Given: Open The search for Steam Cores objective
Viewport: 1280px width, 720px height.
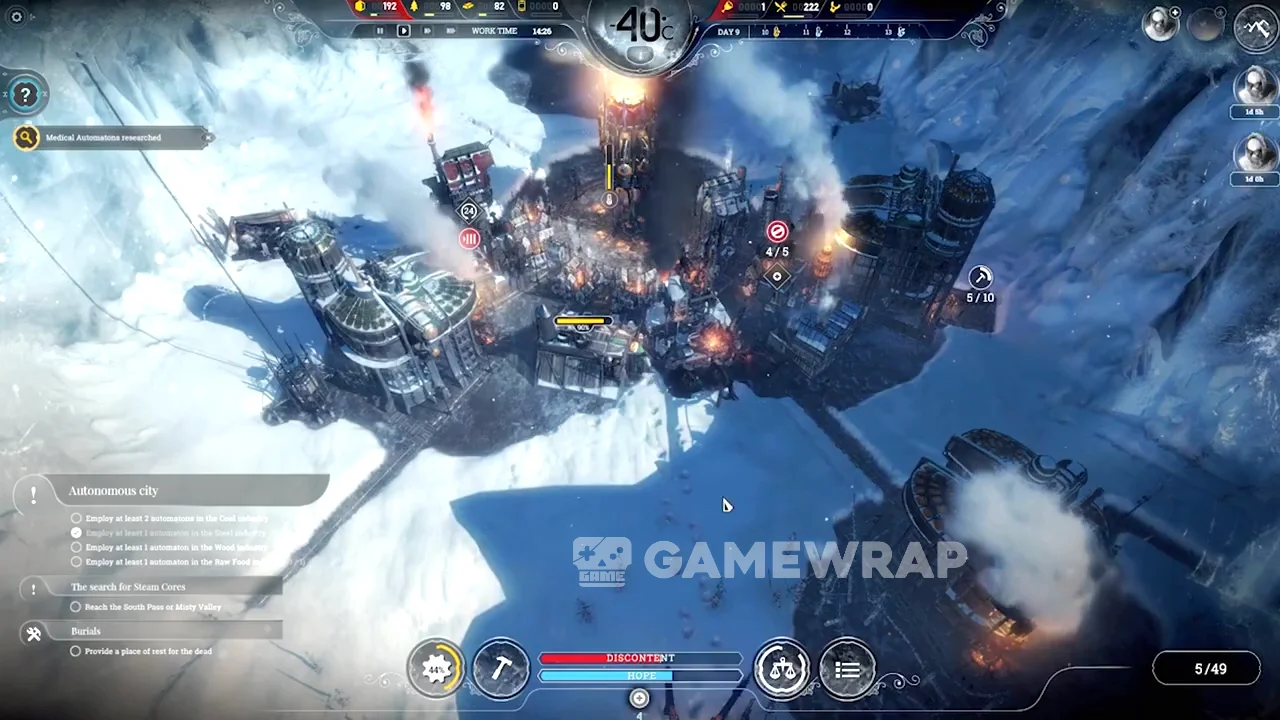Looking at the screenshot, I should (x=127, y=587).
